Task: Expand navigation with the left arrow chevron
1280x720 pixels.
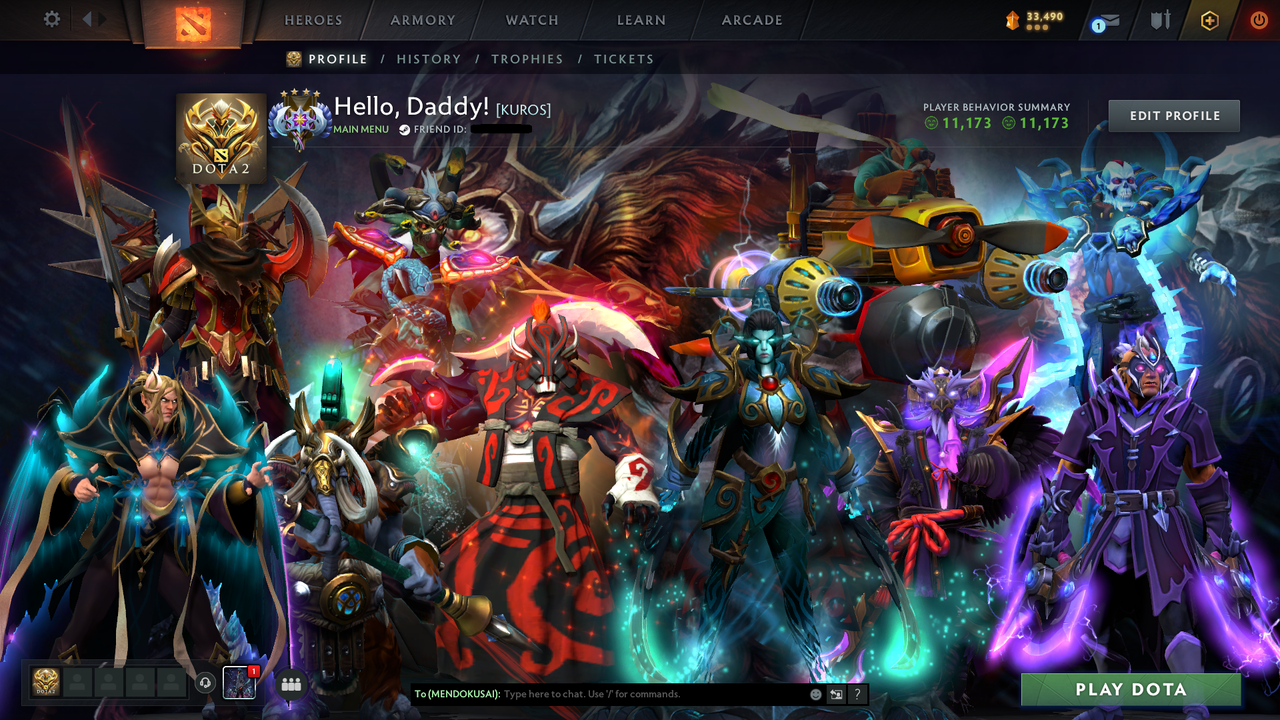Action: (x=87, y=17)
